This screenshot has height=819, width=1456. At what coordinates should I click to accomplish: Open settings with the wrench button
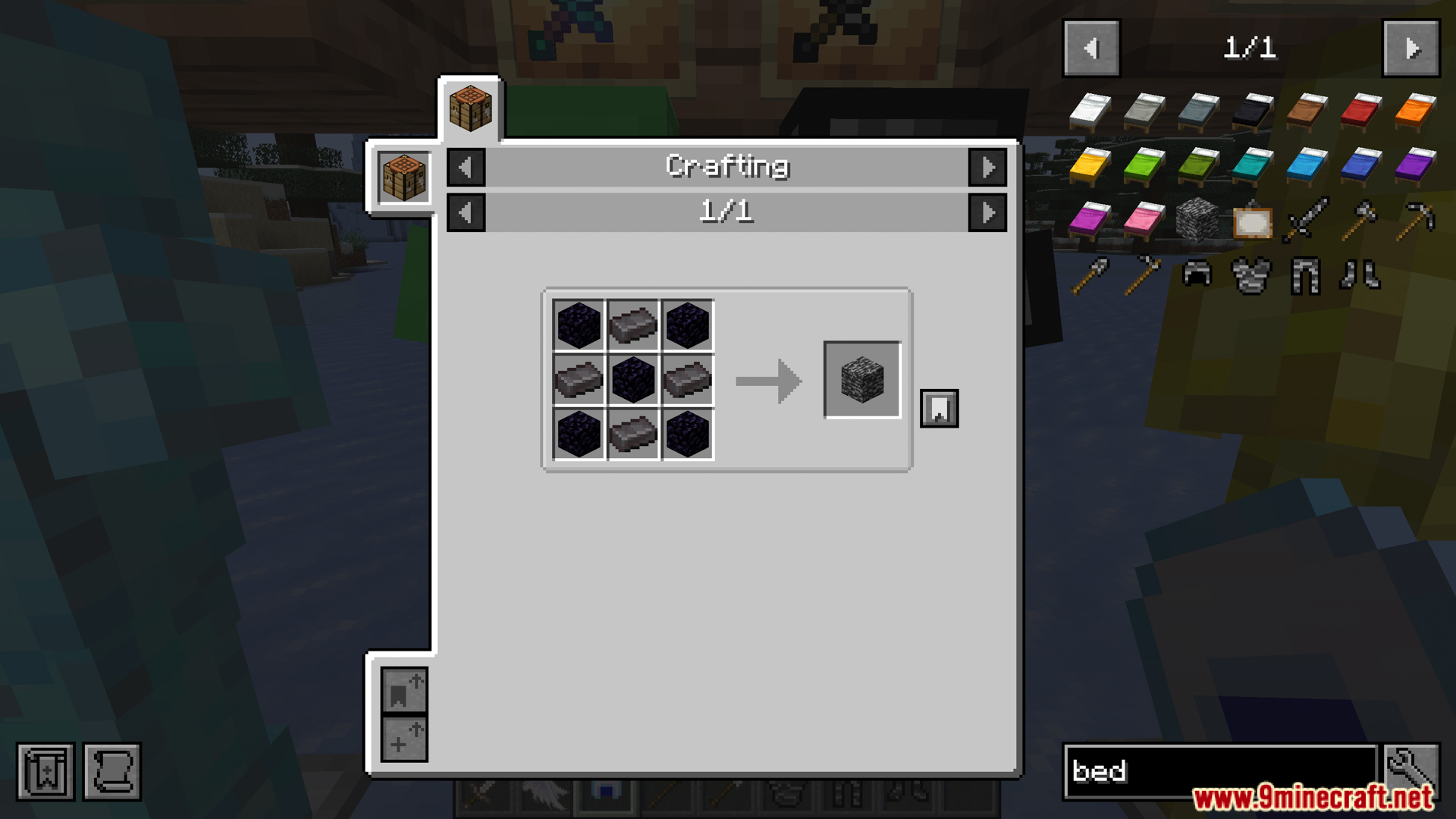point(1410,770)
